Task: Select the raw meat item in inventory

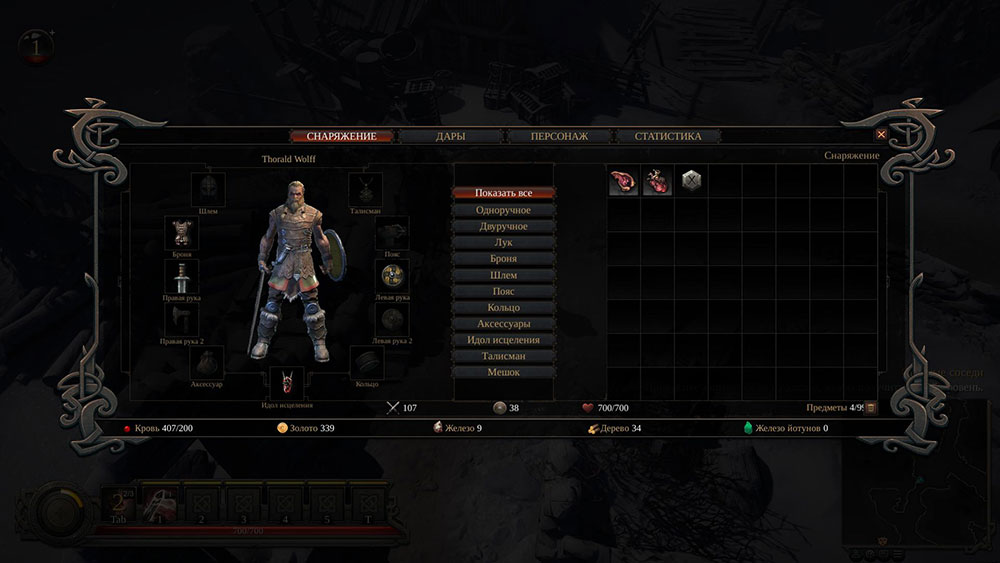Action: (623, 181)
